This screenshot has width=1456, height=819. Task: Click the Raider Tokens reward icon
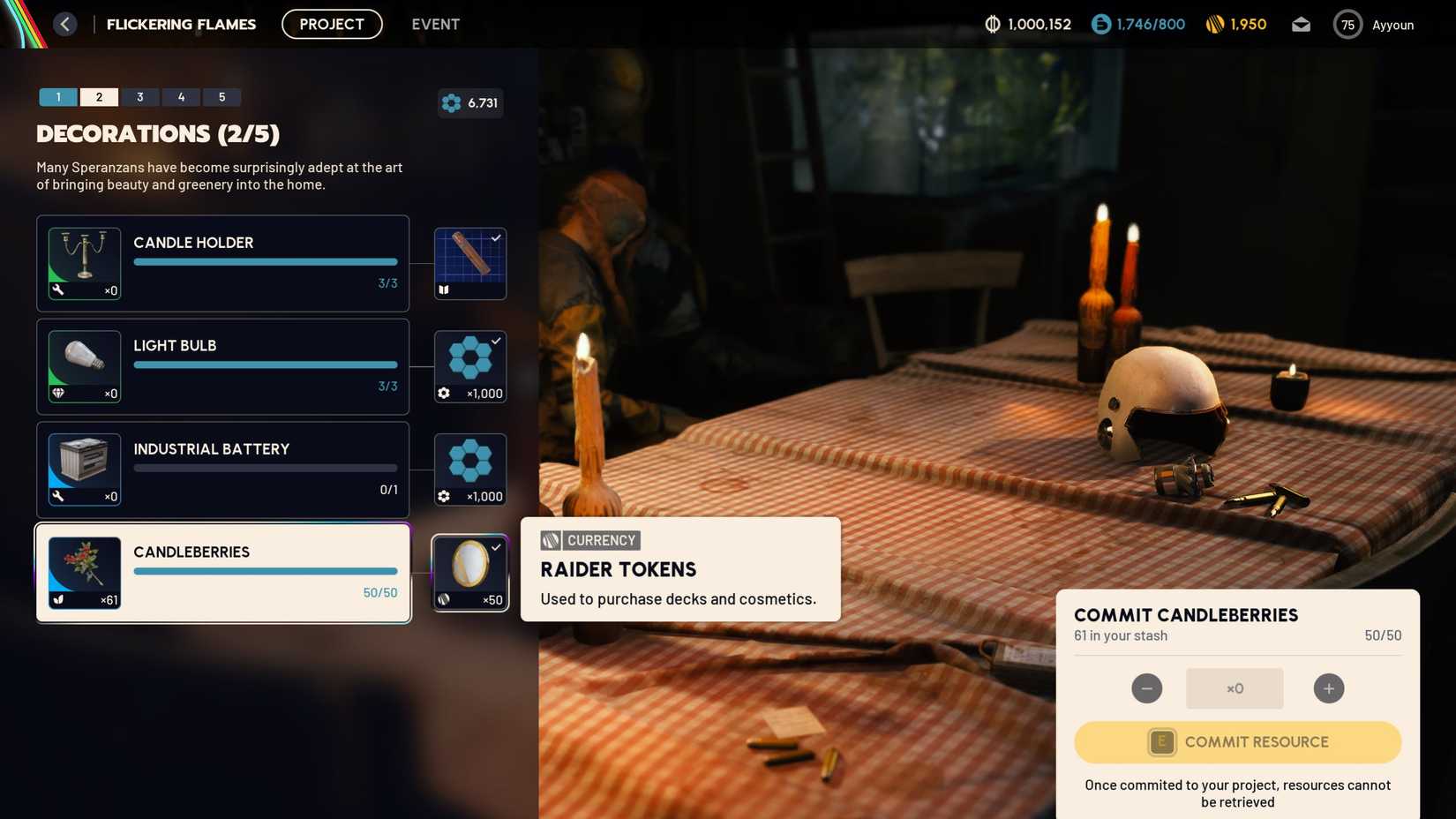[469, 571]
